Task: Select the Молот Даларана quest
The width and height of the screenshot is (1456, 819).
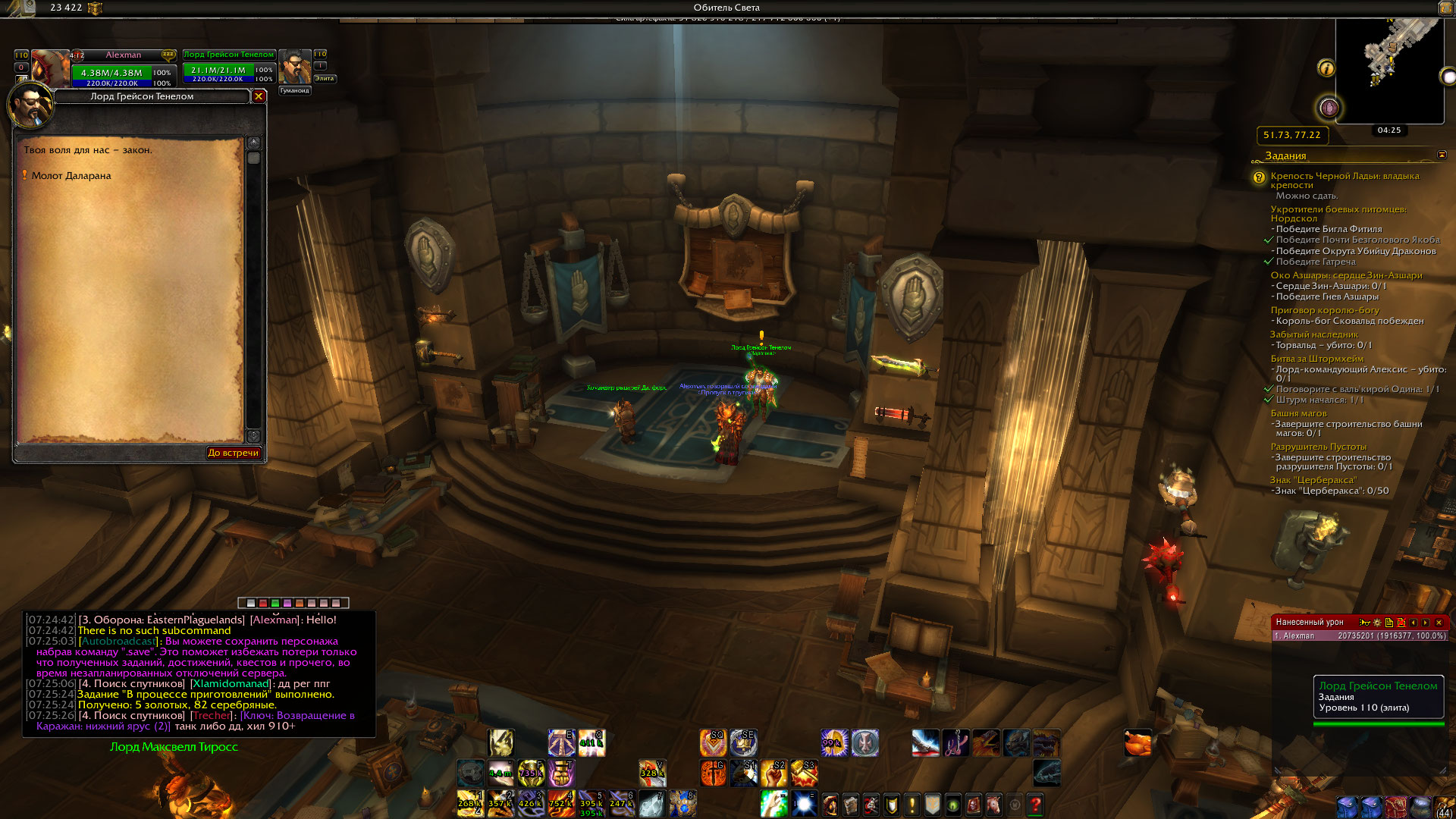Action: (x=71, y=176)
